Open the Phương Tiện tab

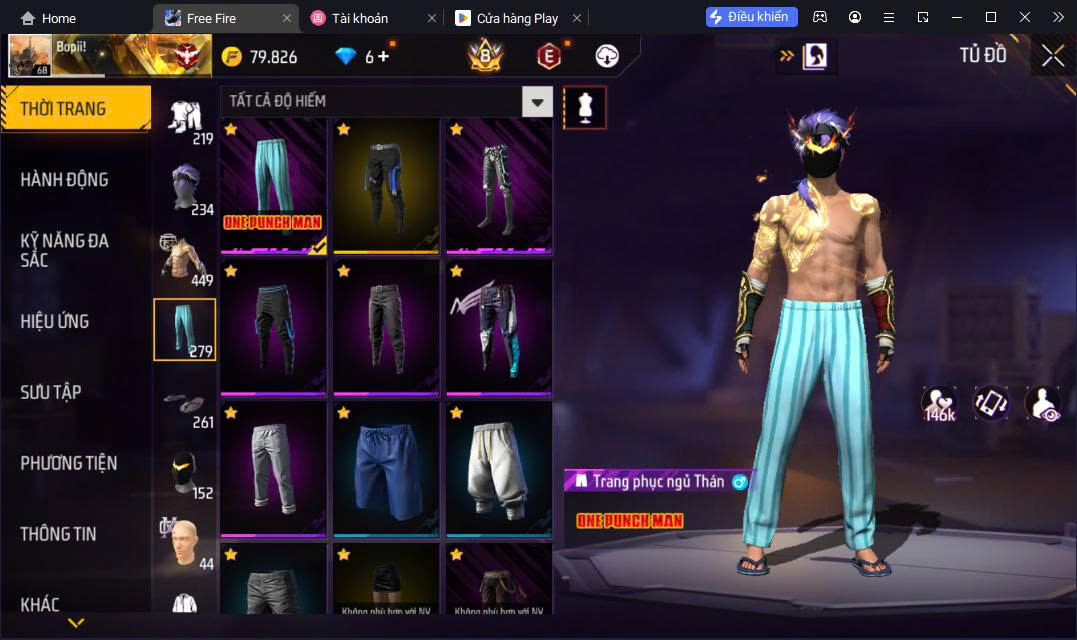tap(69, 463)
